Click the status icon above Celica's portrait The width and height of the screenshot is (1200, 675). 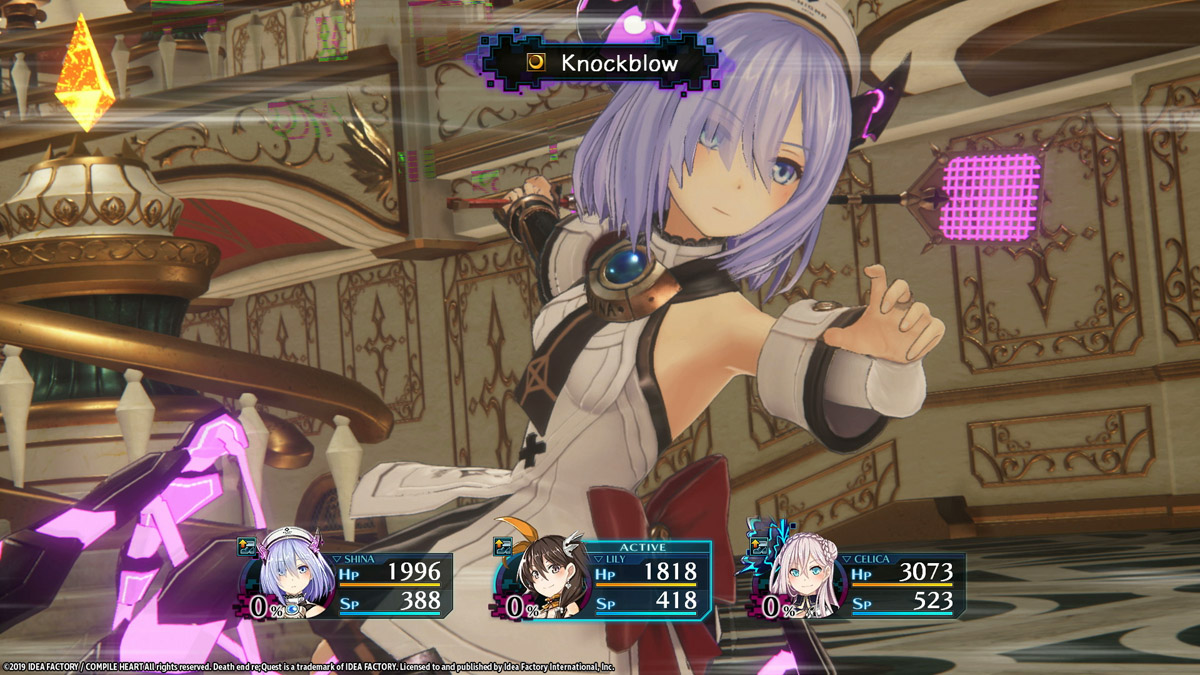(760, 546)
